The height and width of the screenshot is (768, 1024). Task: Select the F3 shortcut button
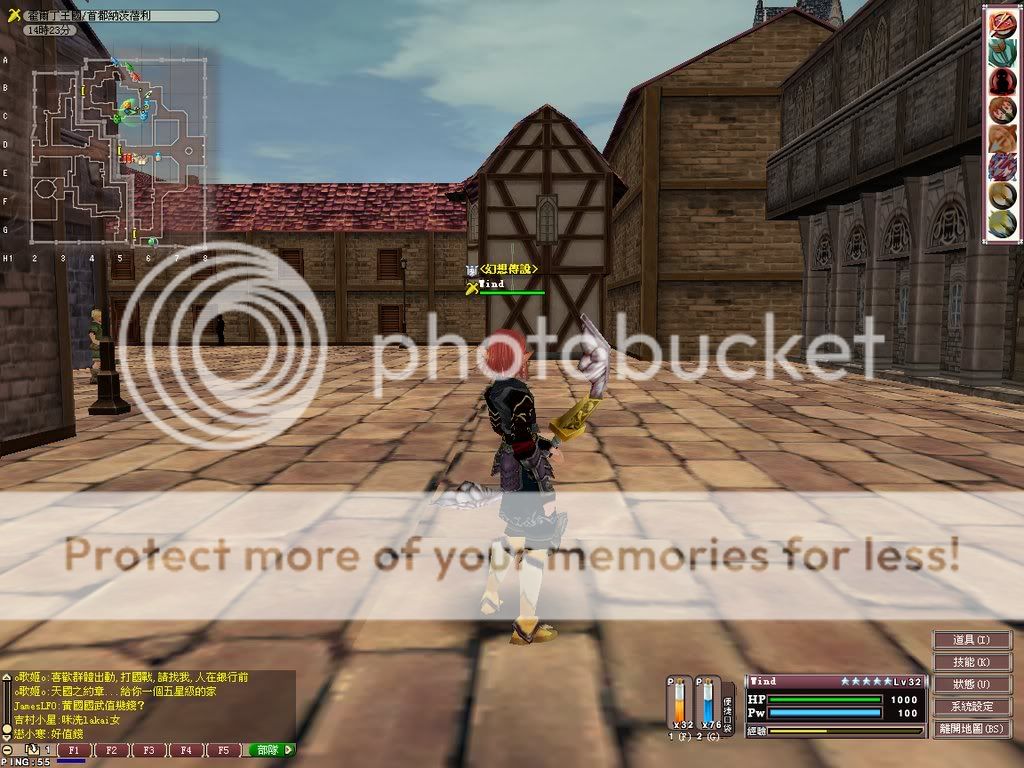[148, 750]
